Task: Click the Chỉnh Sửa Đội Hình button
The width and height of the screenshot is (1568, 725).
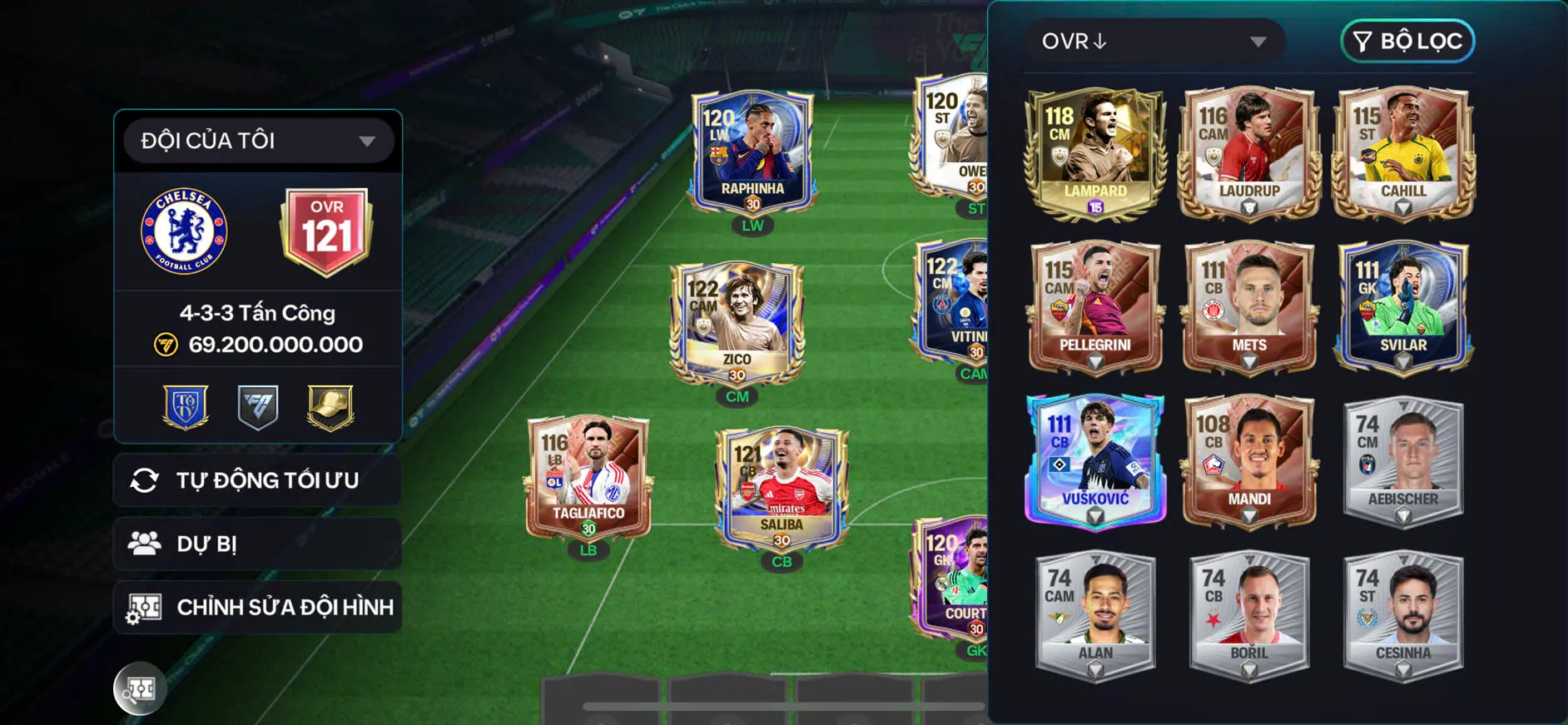Action: pyautogui.click(x=257, y=607)
